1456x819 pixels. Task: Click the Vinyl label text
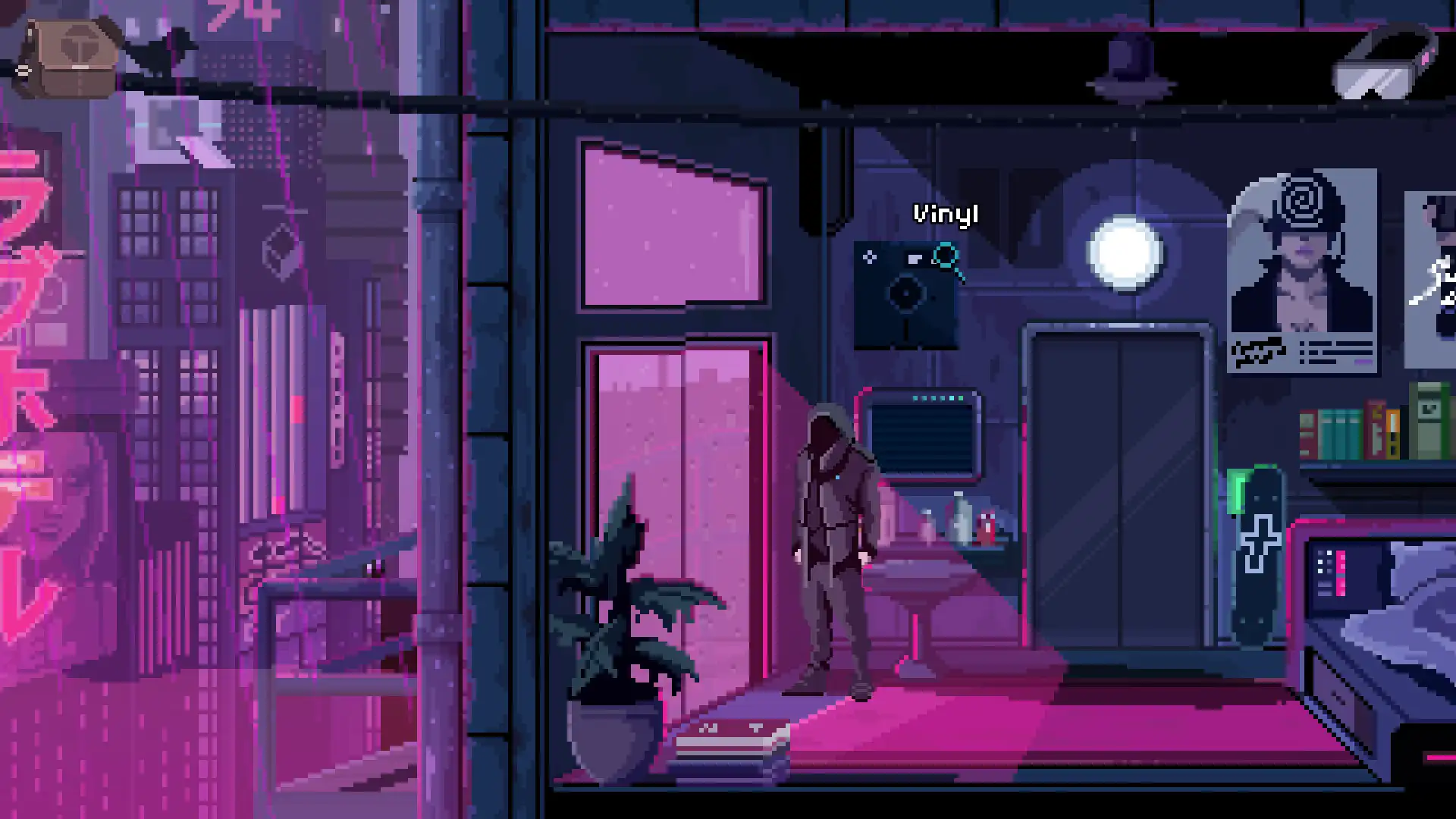[945, 215]
